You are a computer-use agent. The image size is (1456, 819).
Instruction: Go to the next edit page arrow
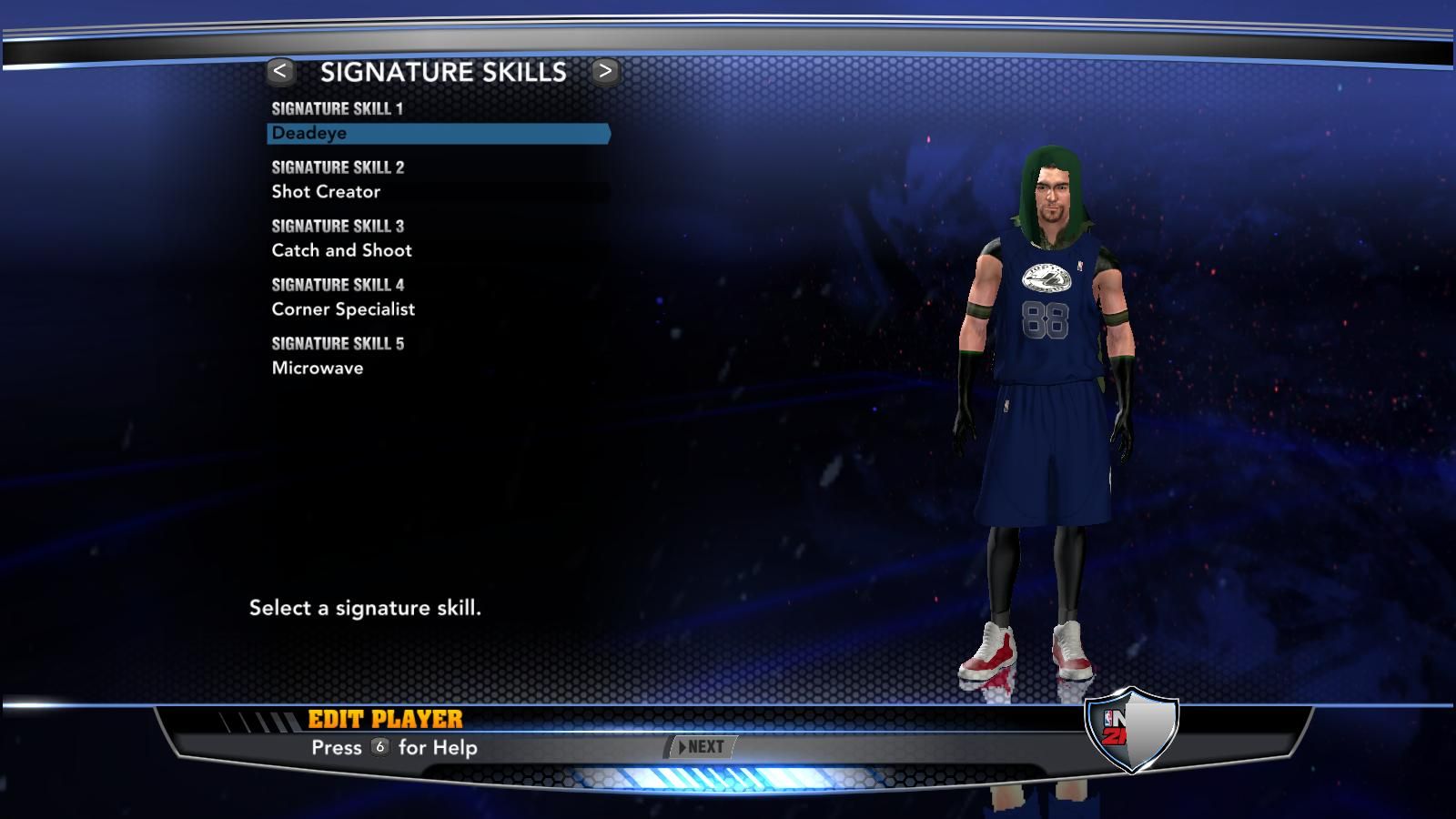tap(605, 71)
